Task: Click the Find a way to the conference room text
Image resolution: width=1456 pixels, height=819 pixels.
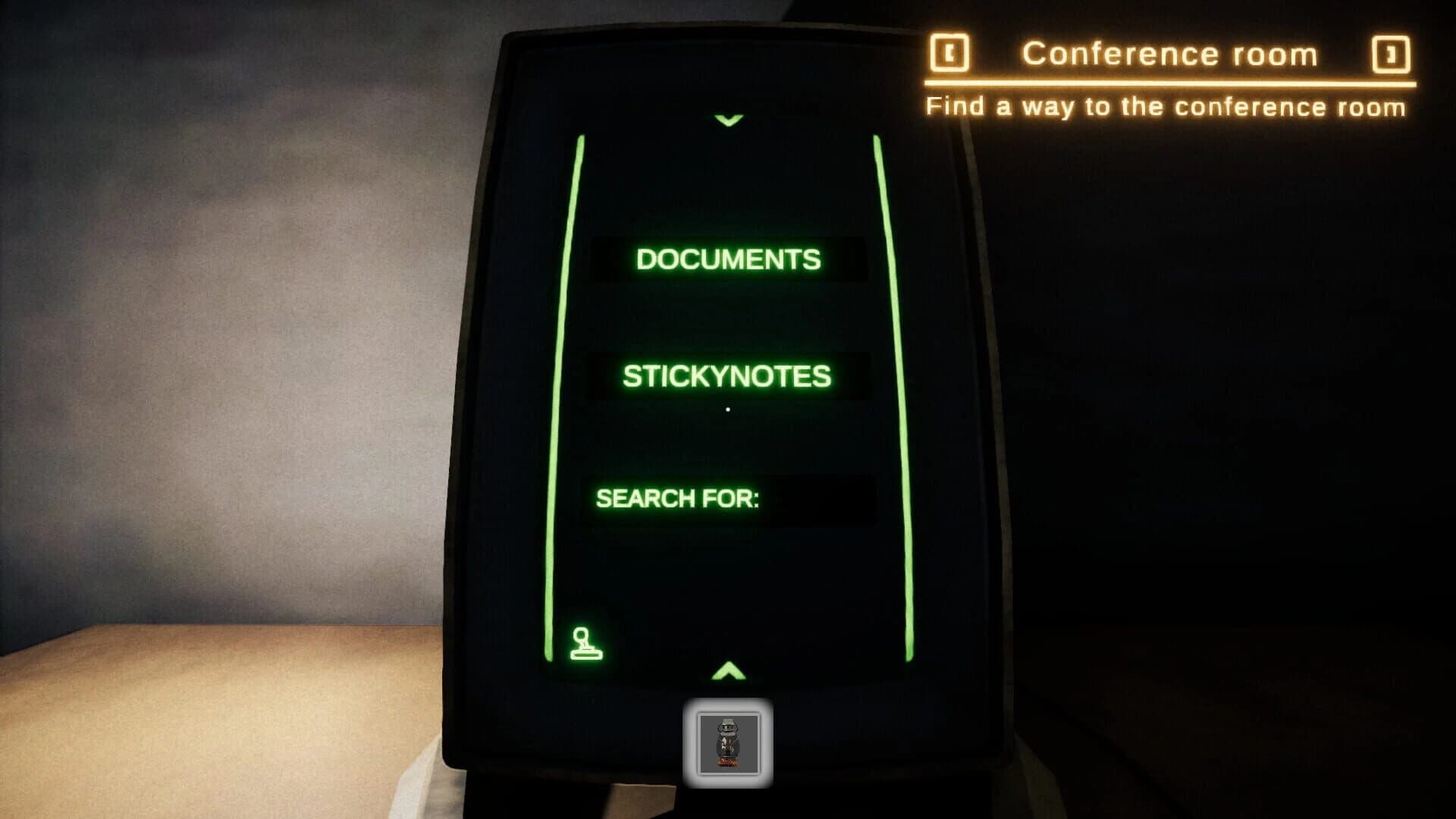Action: (x=1166, y=107)
